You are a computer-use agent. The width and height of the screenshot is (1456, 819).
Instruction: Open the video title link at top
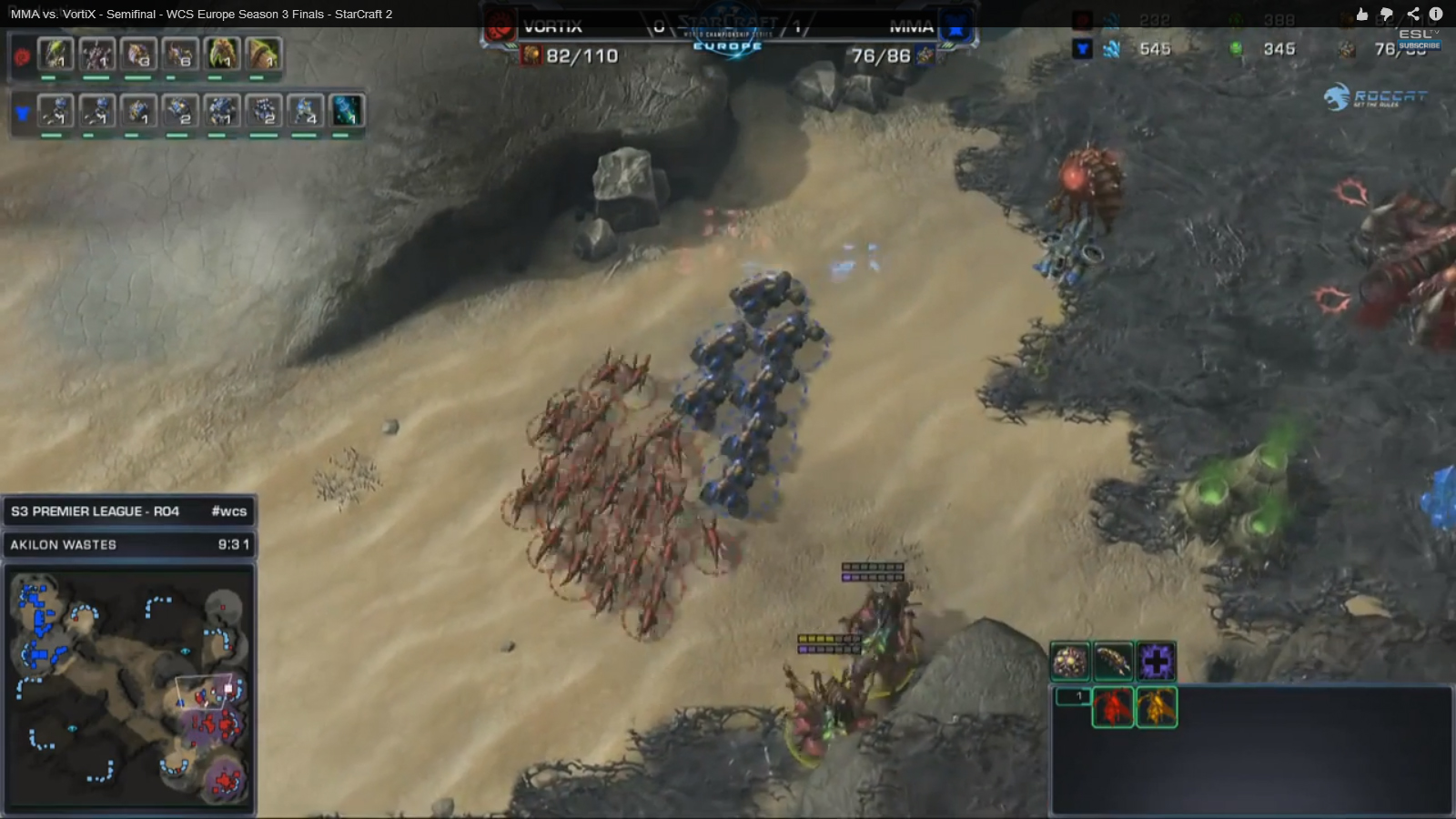(201, 14)
